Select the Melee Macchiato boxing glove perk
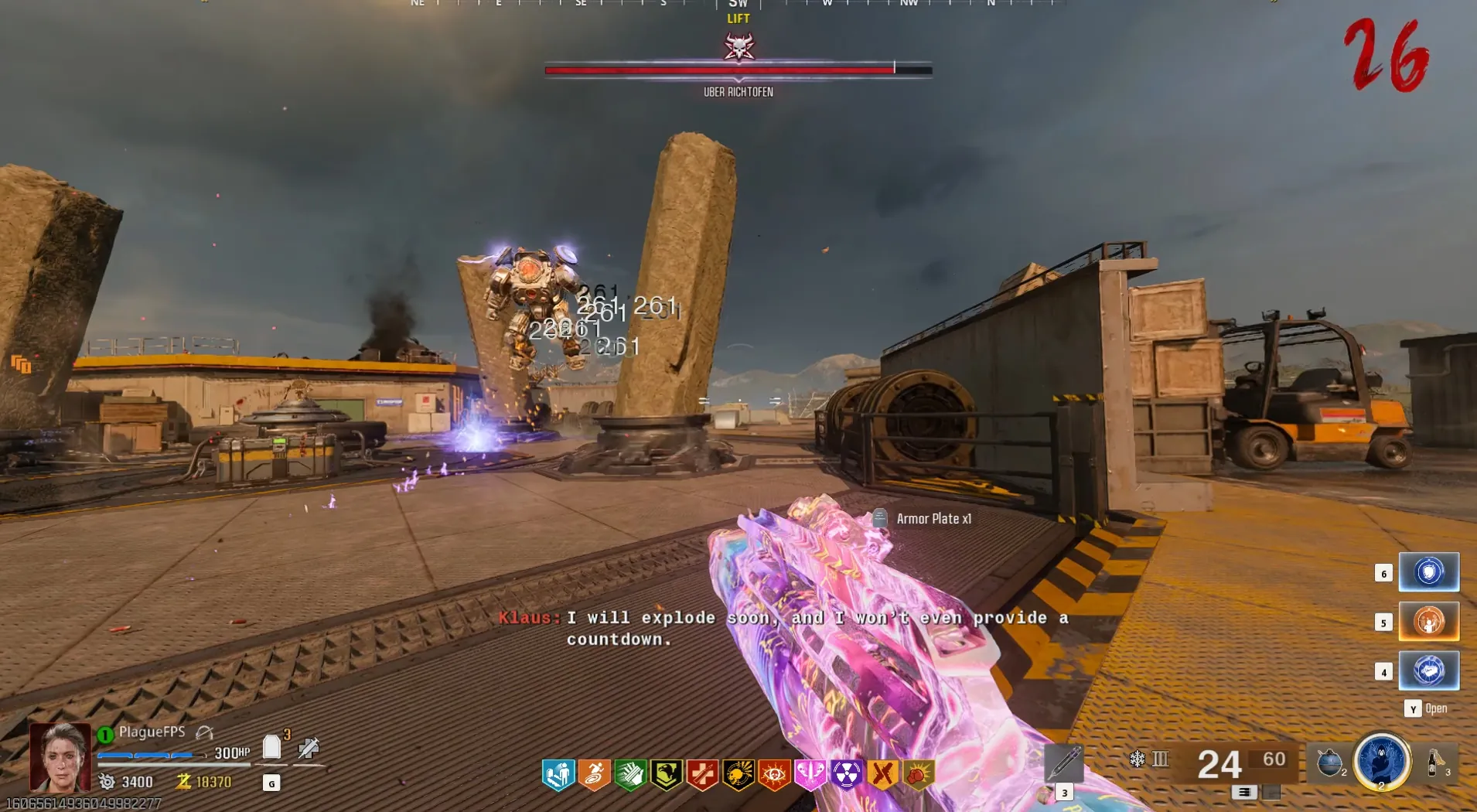The image size is (1477, 812). point(918,774)
